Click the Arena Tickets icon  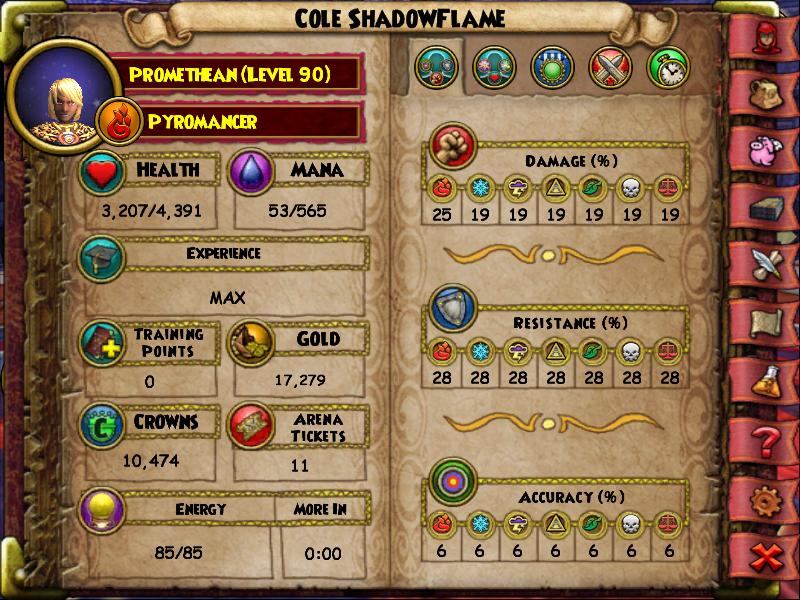[253, 424]
